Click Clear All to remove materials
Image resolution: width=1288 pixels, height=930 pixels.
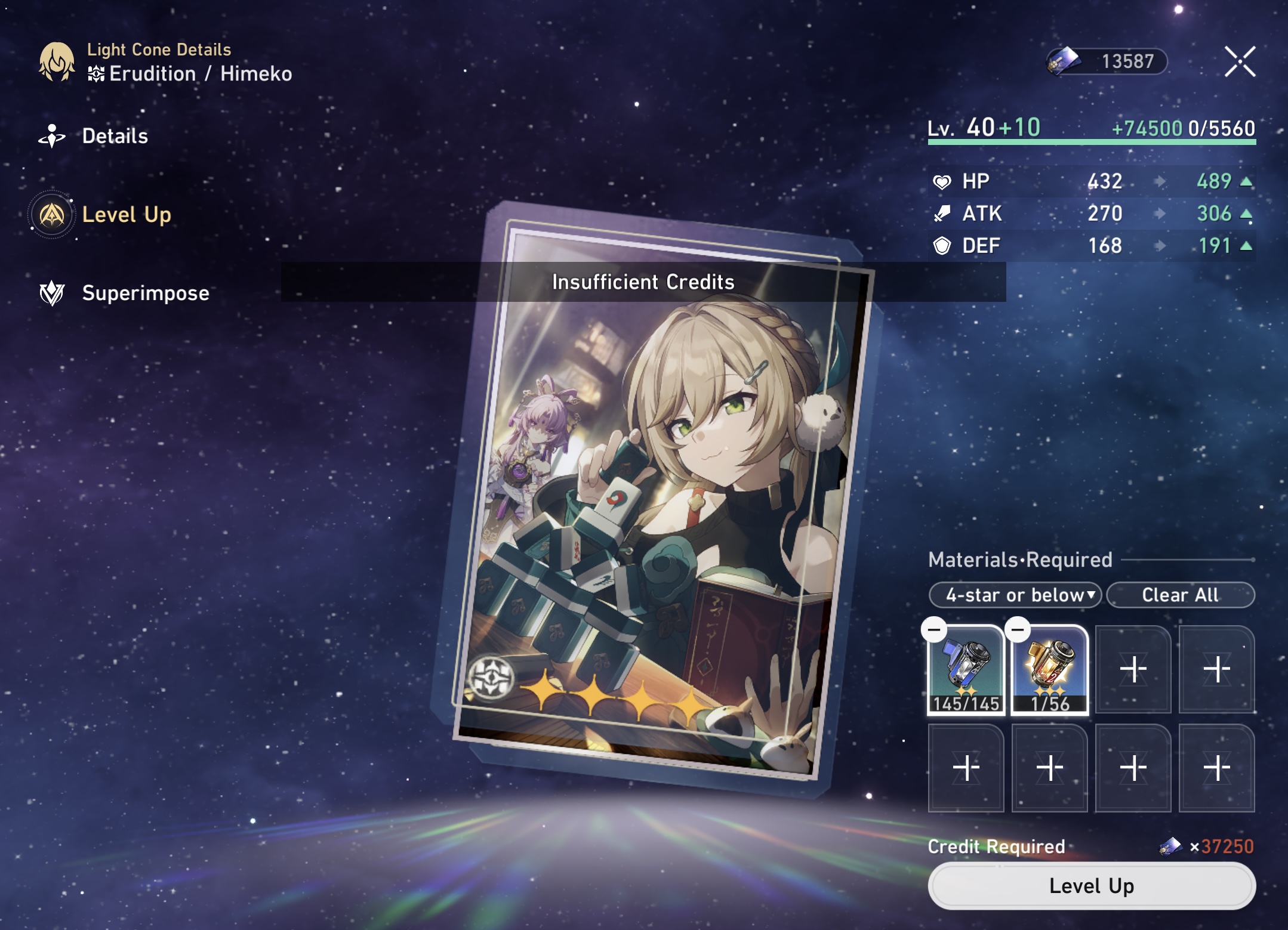[1180, 595]
